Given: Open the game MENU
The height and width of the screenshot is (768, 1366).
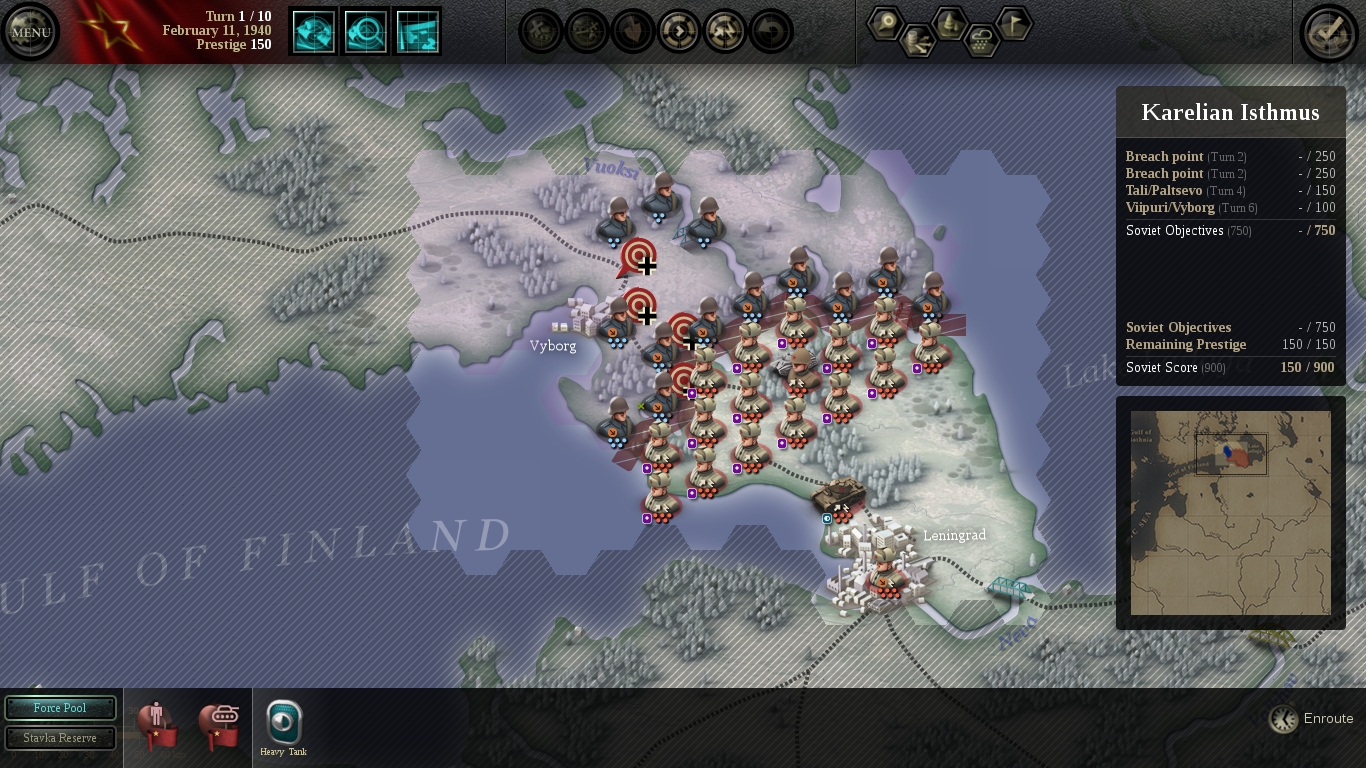Looking at the screenshot, I should (30, 32).
